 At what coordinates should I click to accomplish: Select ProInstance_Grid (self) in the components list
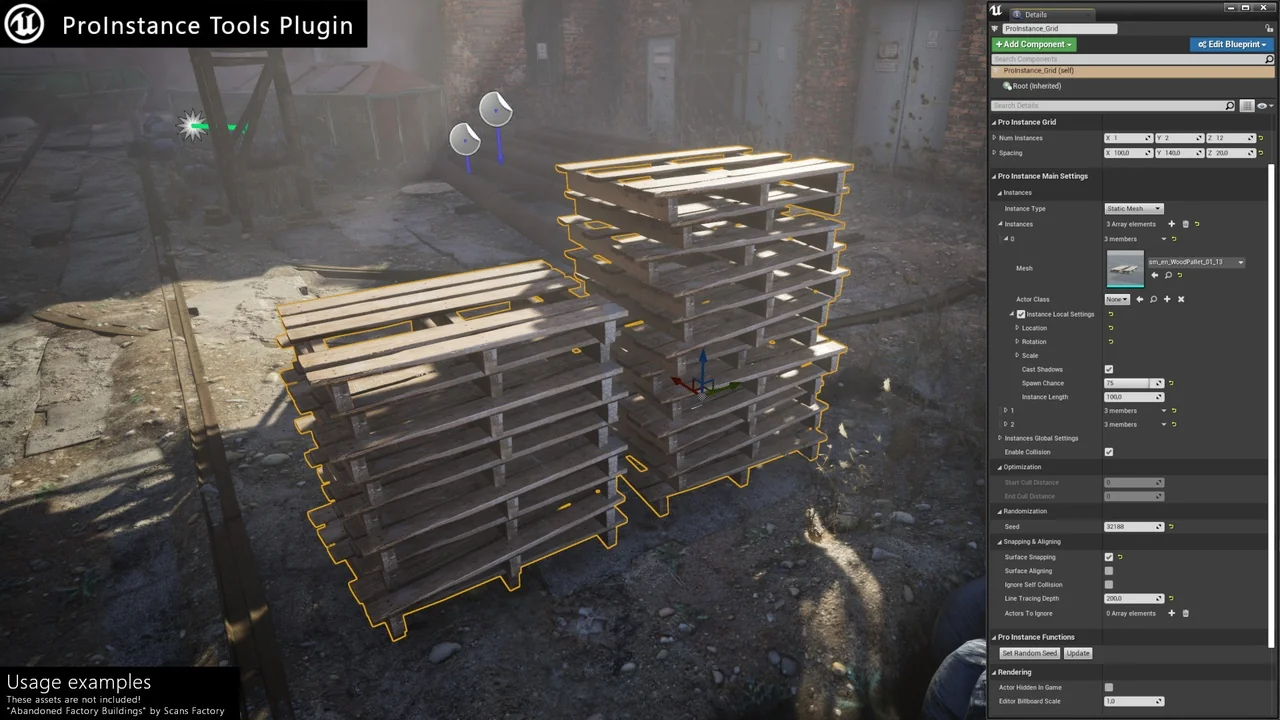1040,71
